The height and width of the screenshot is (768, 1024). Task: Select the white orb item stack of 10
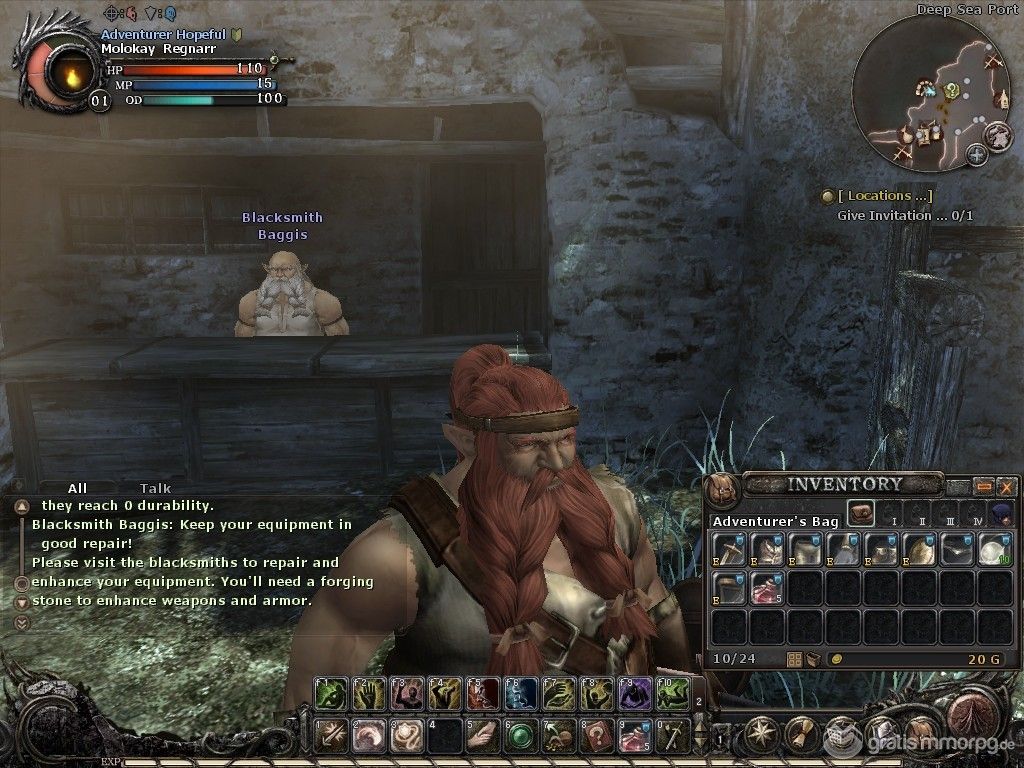tap(995, 550)
